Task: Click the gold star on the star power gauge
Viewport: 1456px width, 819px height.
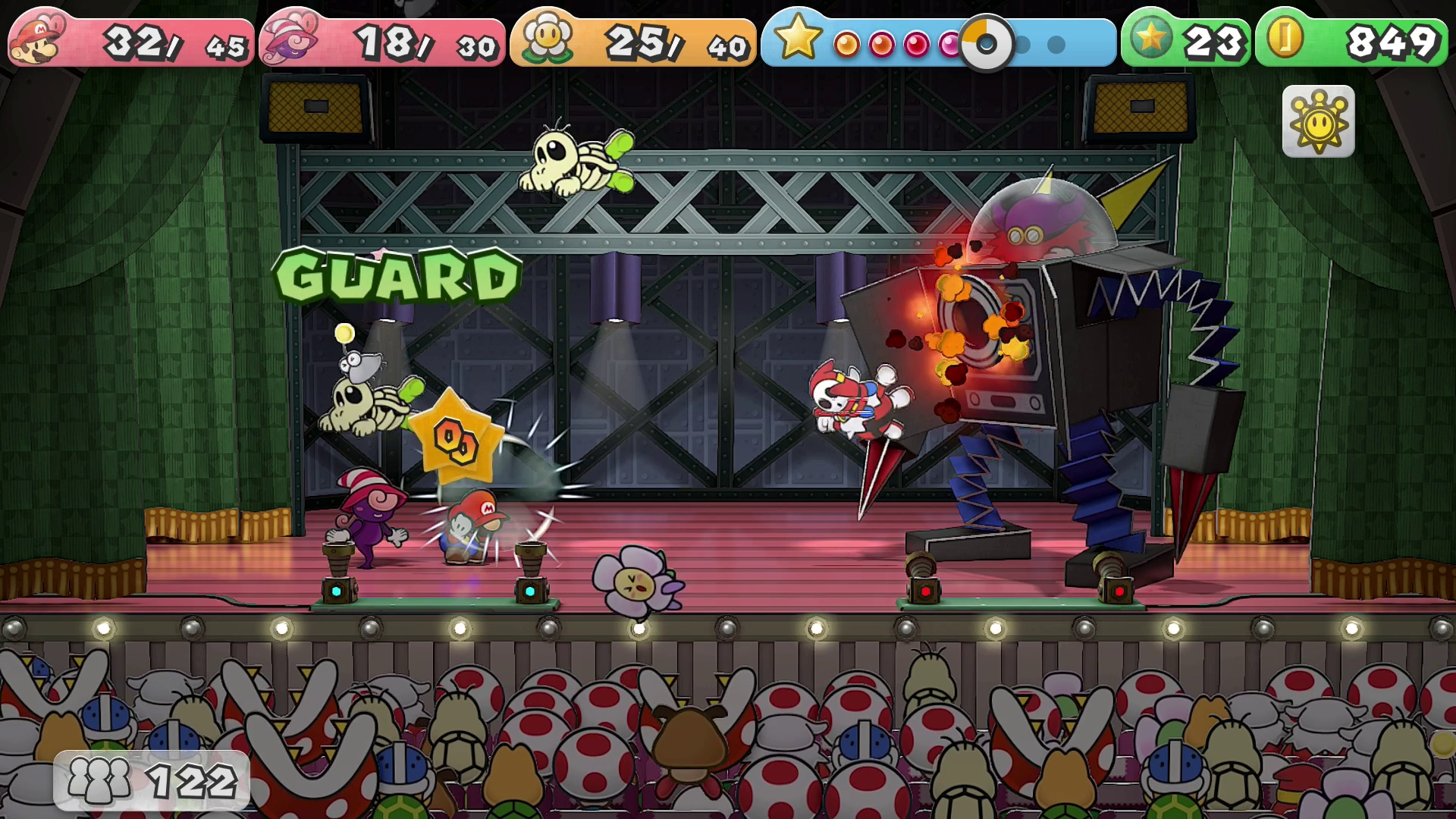Action: [798, 38]
